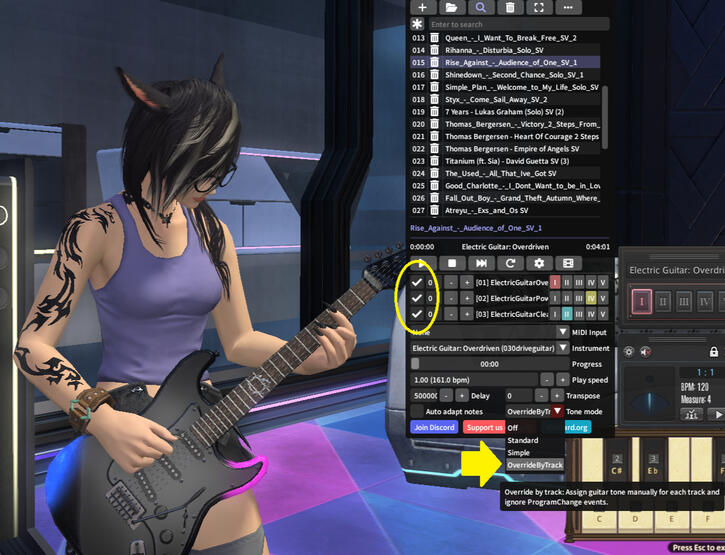725x555 pixels.
Task: Skip to the next song
Action: (x=481, y=263)
